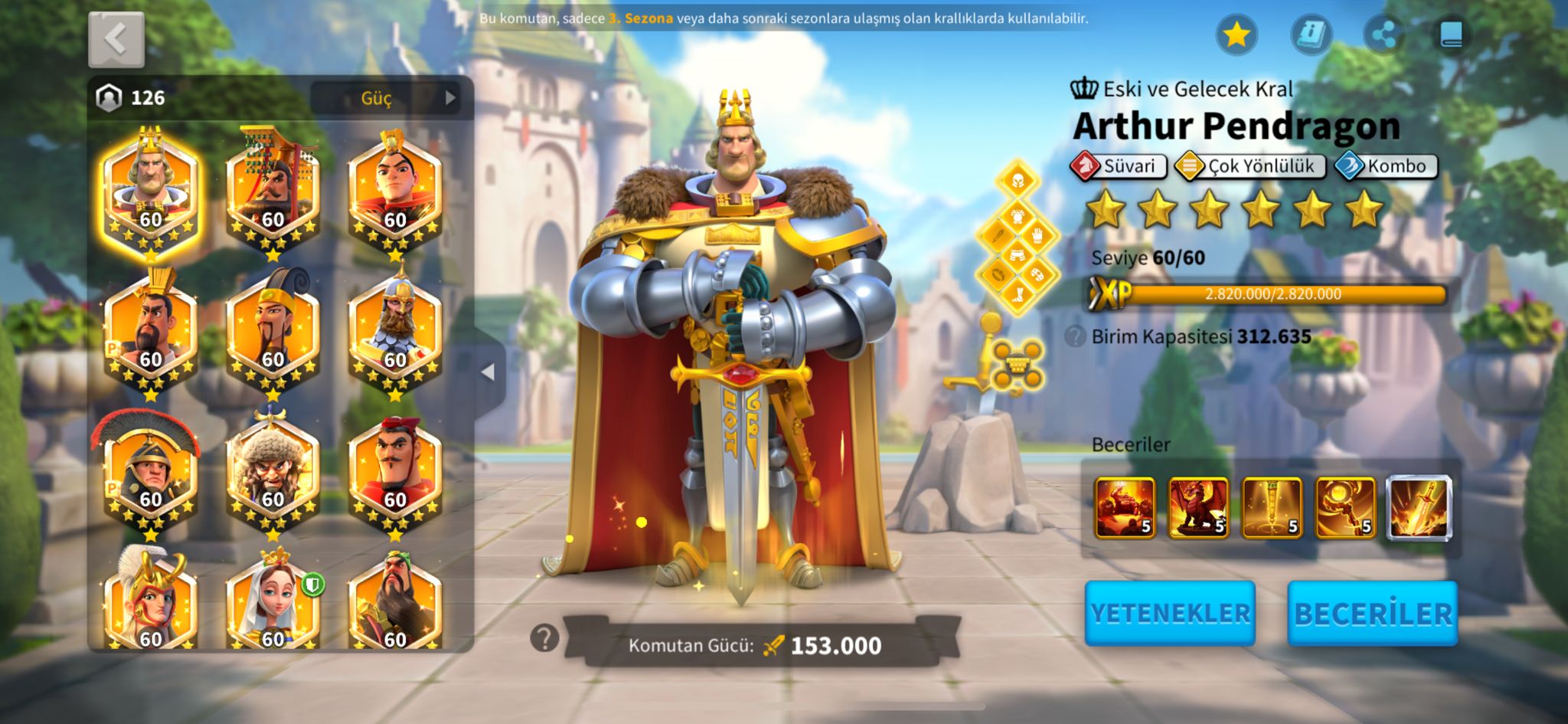
Task: Select the Süvari specialty tag
Action: click(x=1119, y=166)
